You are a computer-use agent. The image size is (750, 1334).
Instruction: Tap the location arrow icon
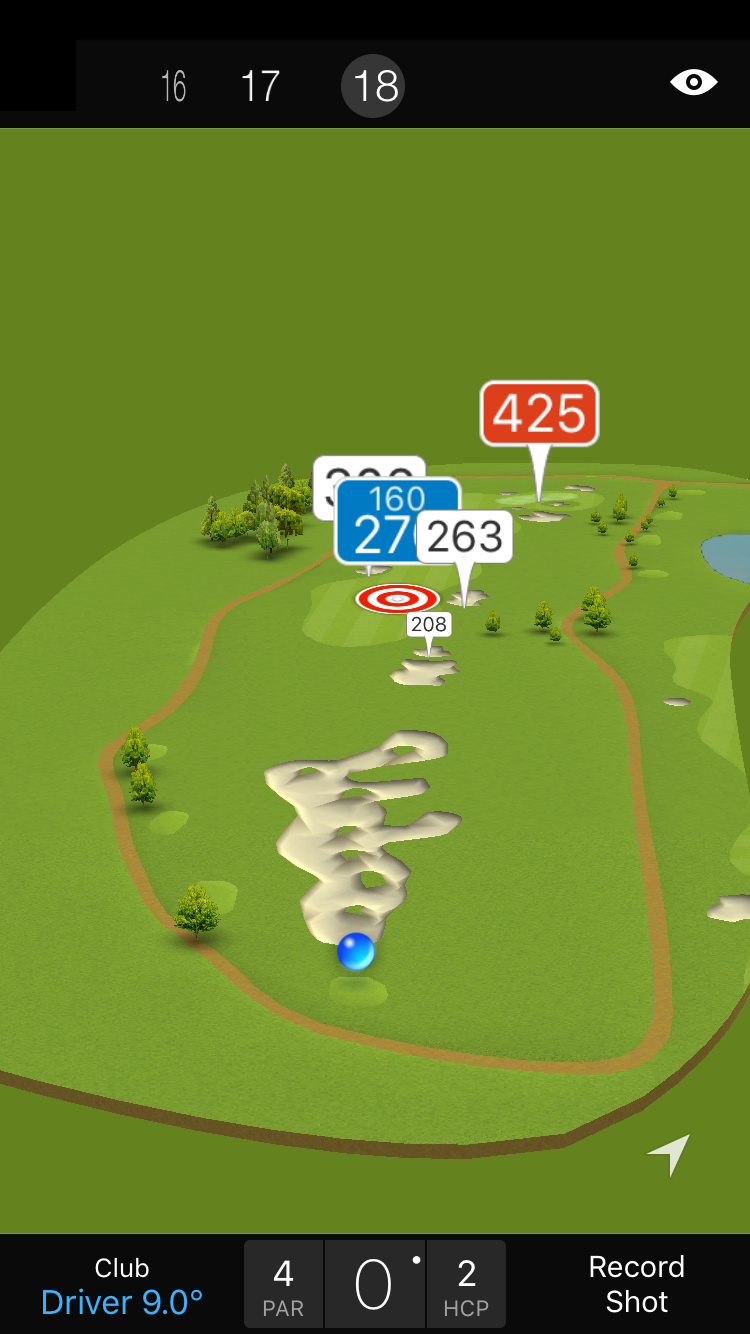pos(669,1154)
